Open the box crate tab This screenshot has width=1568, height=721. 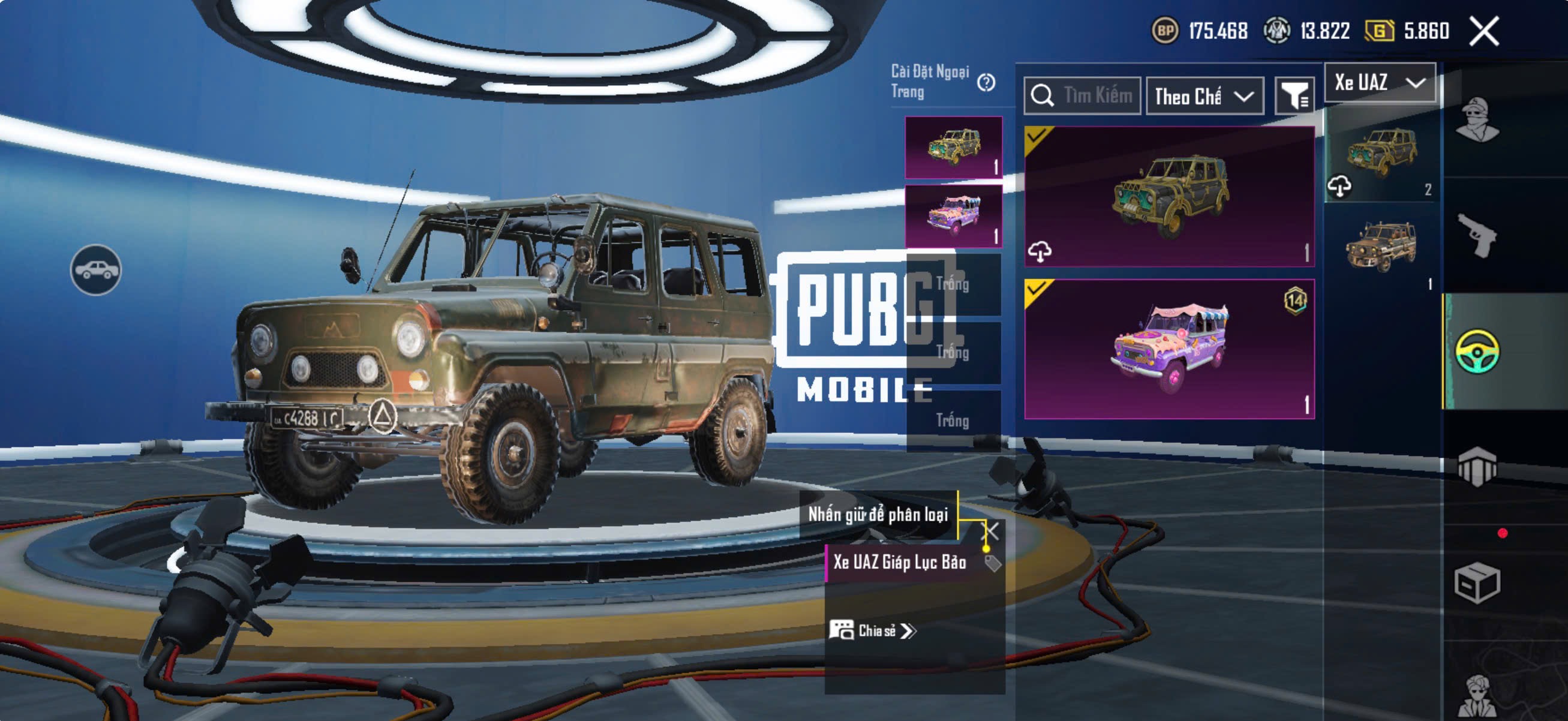[x=1478, y=582]
